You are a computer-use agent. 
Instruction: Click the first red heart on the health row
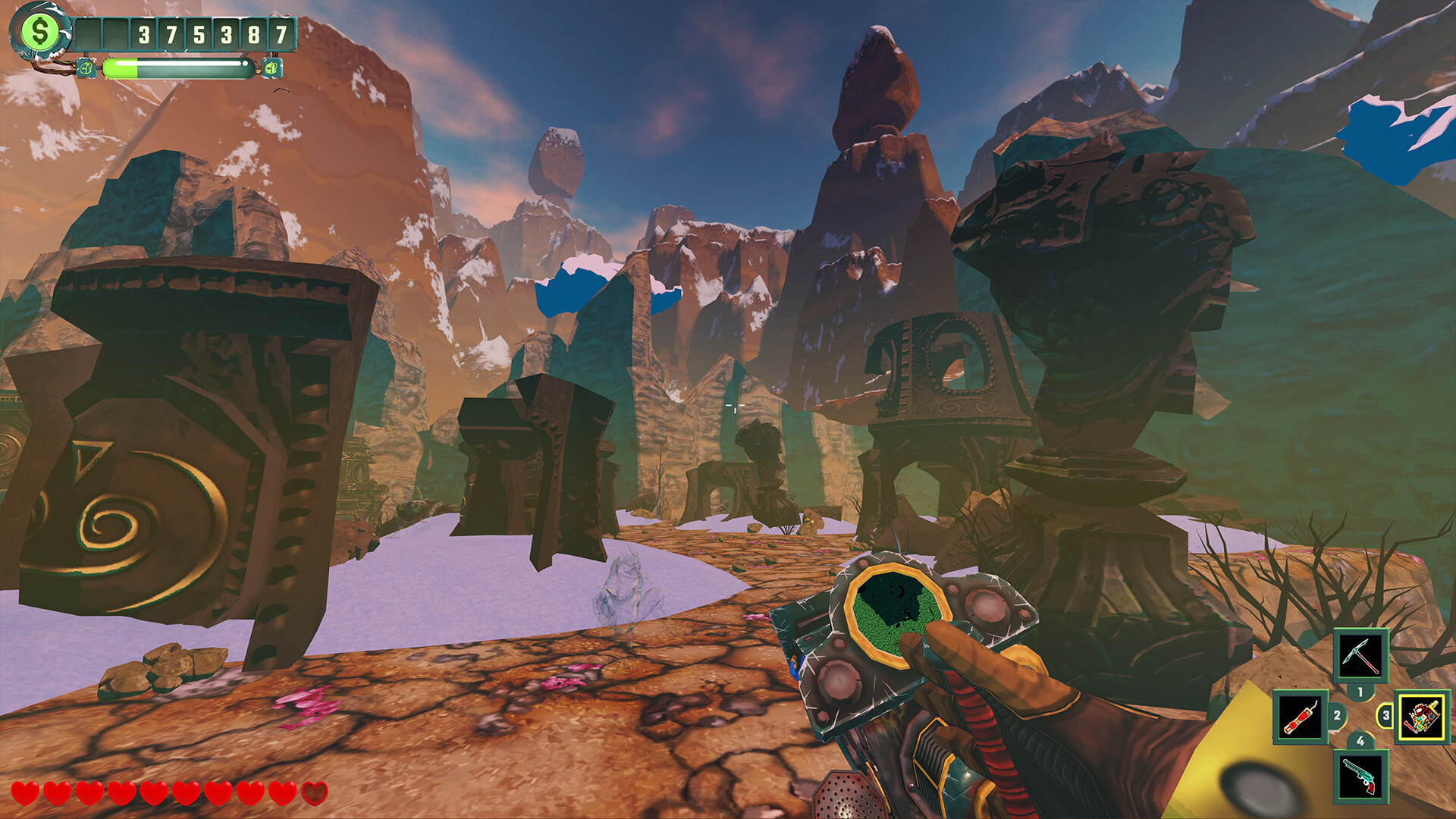point(27,794)
